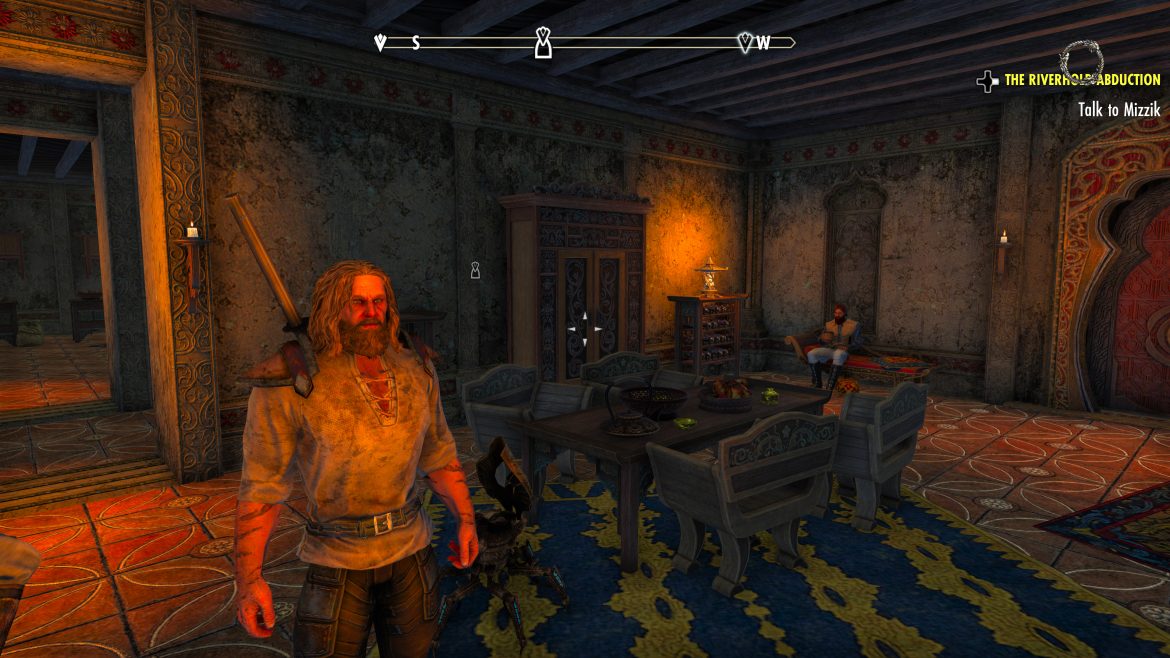Select the S heading on the compass
Viewport: 1170px width, 658px height.
pos(416,43)
